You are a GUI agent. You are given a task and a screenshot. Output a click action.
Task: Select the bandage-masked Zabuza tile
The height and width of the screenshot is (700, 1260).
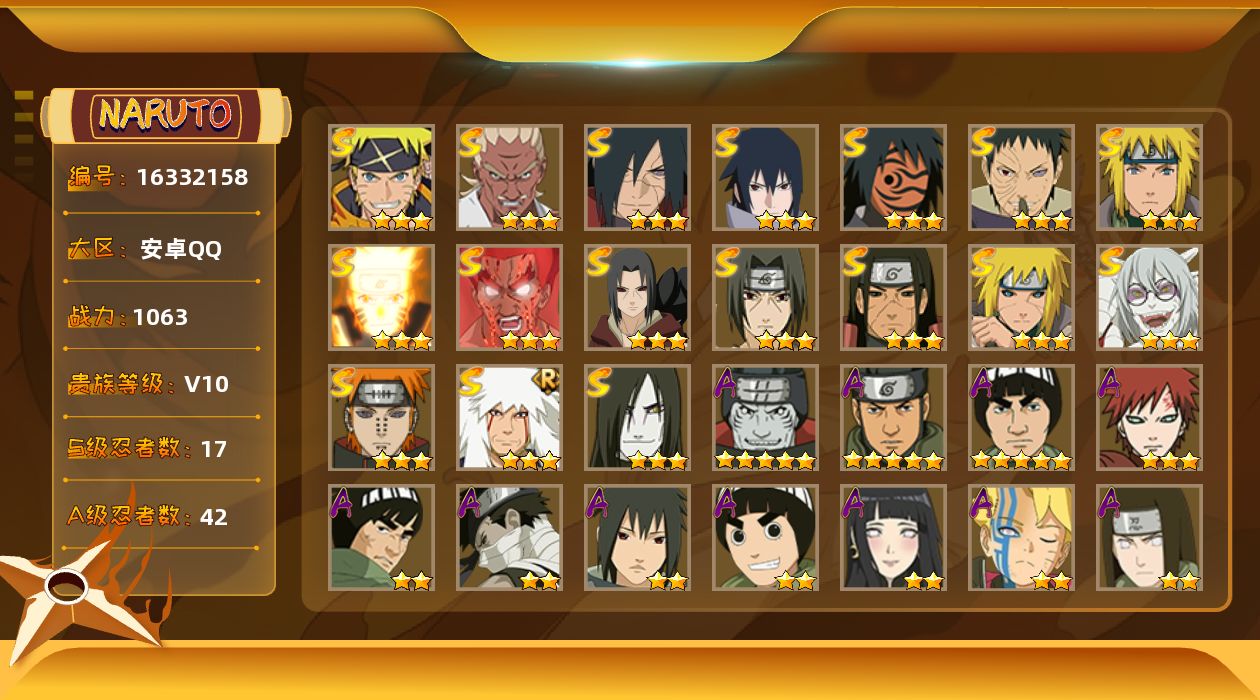click(x=509, y=537)
